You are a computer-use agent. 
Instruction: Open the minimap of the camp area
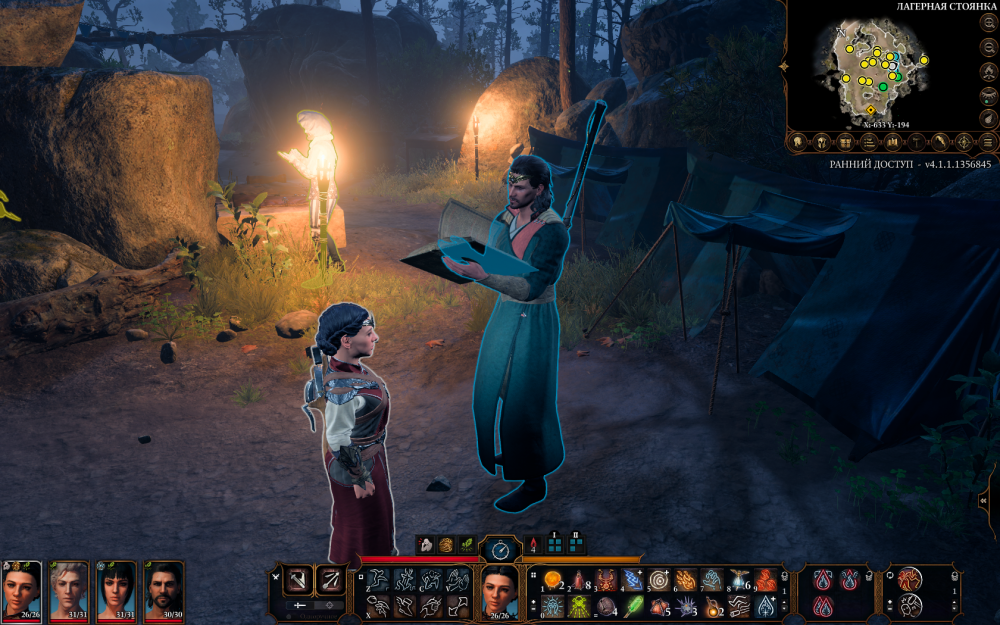(x=872, y=68)
